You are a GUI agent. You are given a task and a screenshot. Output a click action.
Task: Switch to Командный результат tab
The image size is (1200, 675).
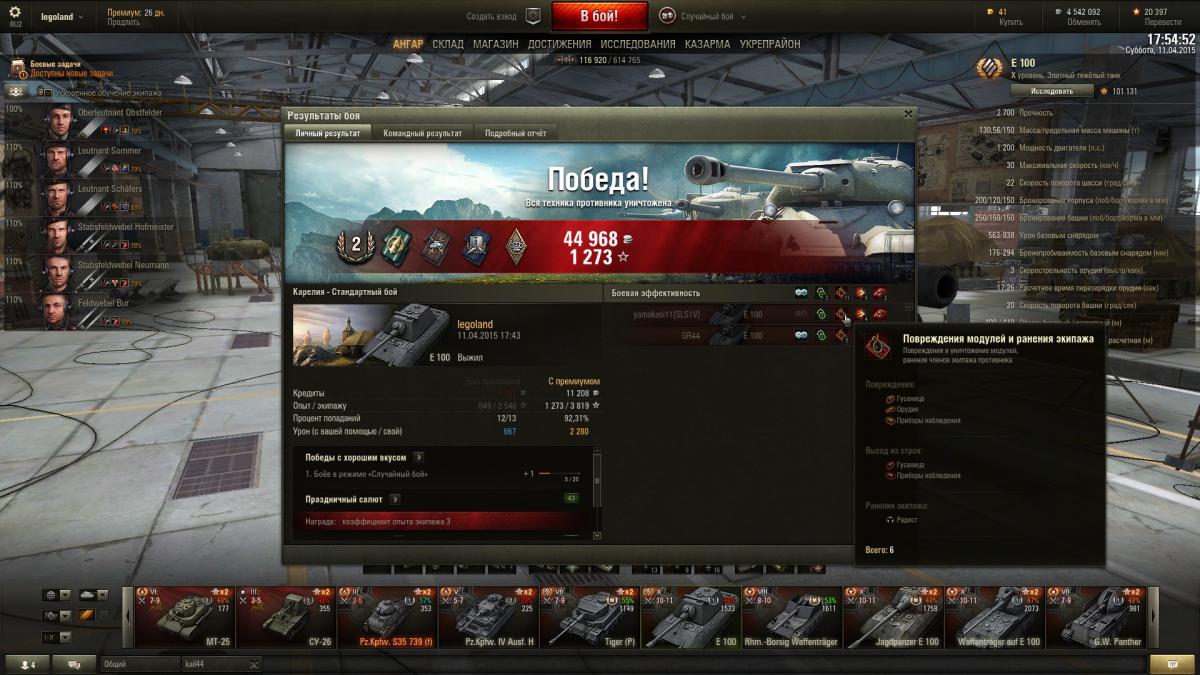422,133
